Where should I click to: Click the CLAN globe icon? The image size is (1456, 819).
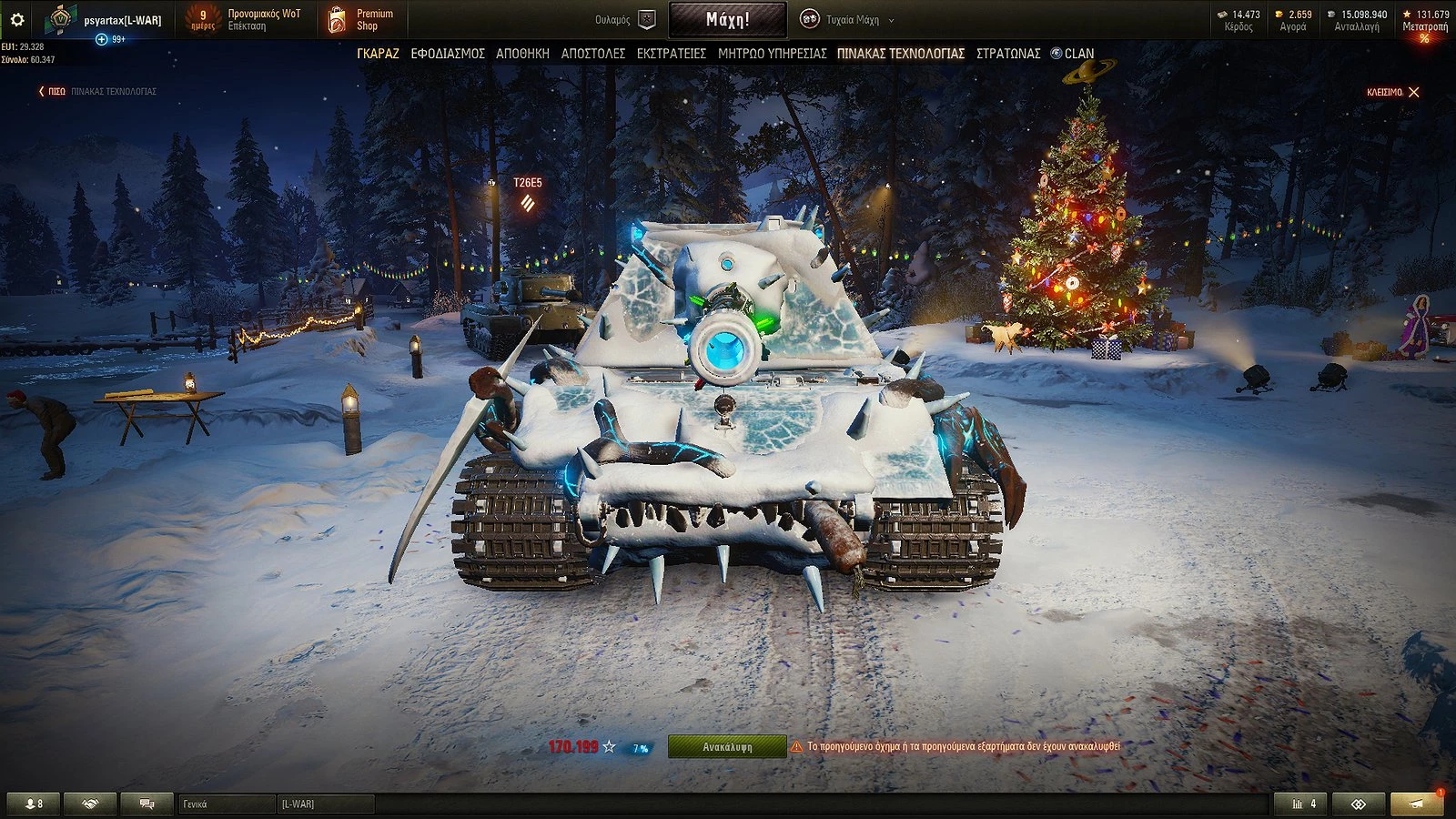(1056, 54)
